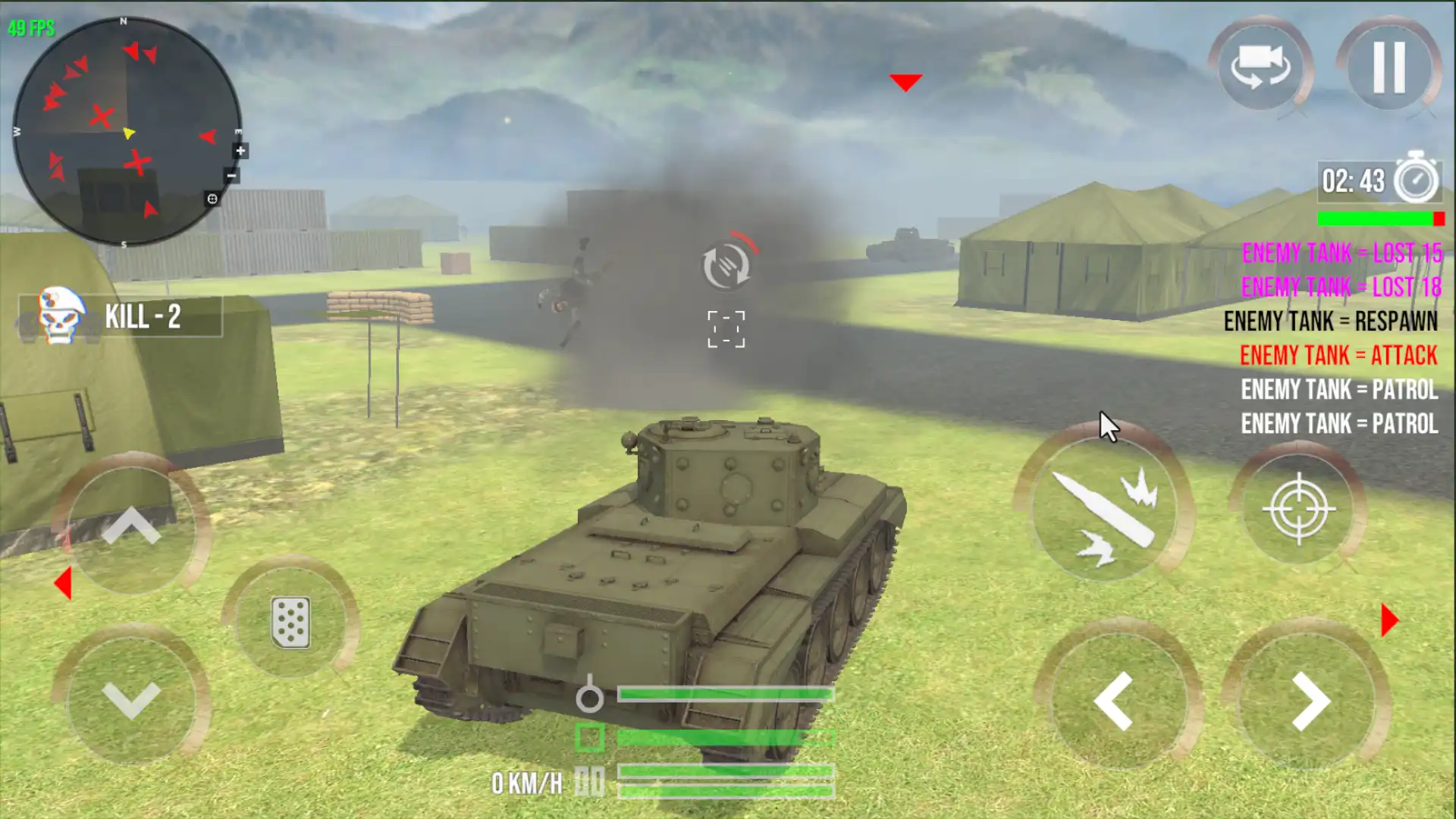Steer the tank left
This screenshot has height=819, width=1456.
pyautogui.click(x=1114, y=701)
